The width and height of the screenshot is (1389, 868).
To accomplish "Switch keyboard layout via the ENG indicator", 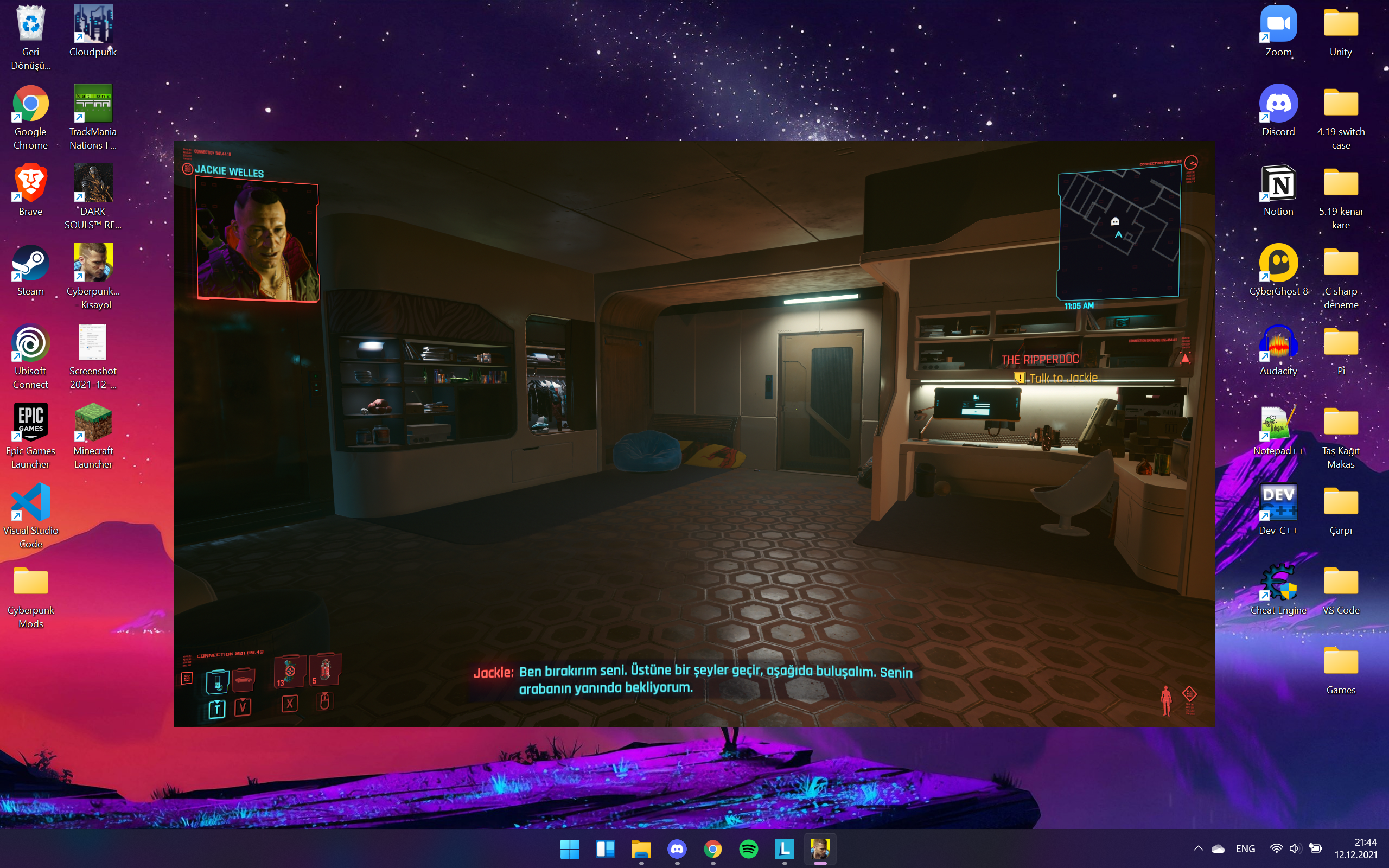I will click(x=1246, y=848).
